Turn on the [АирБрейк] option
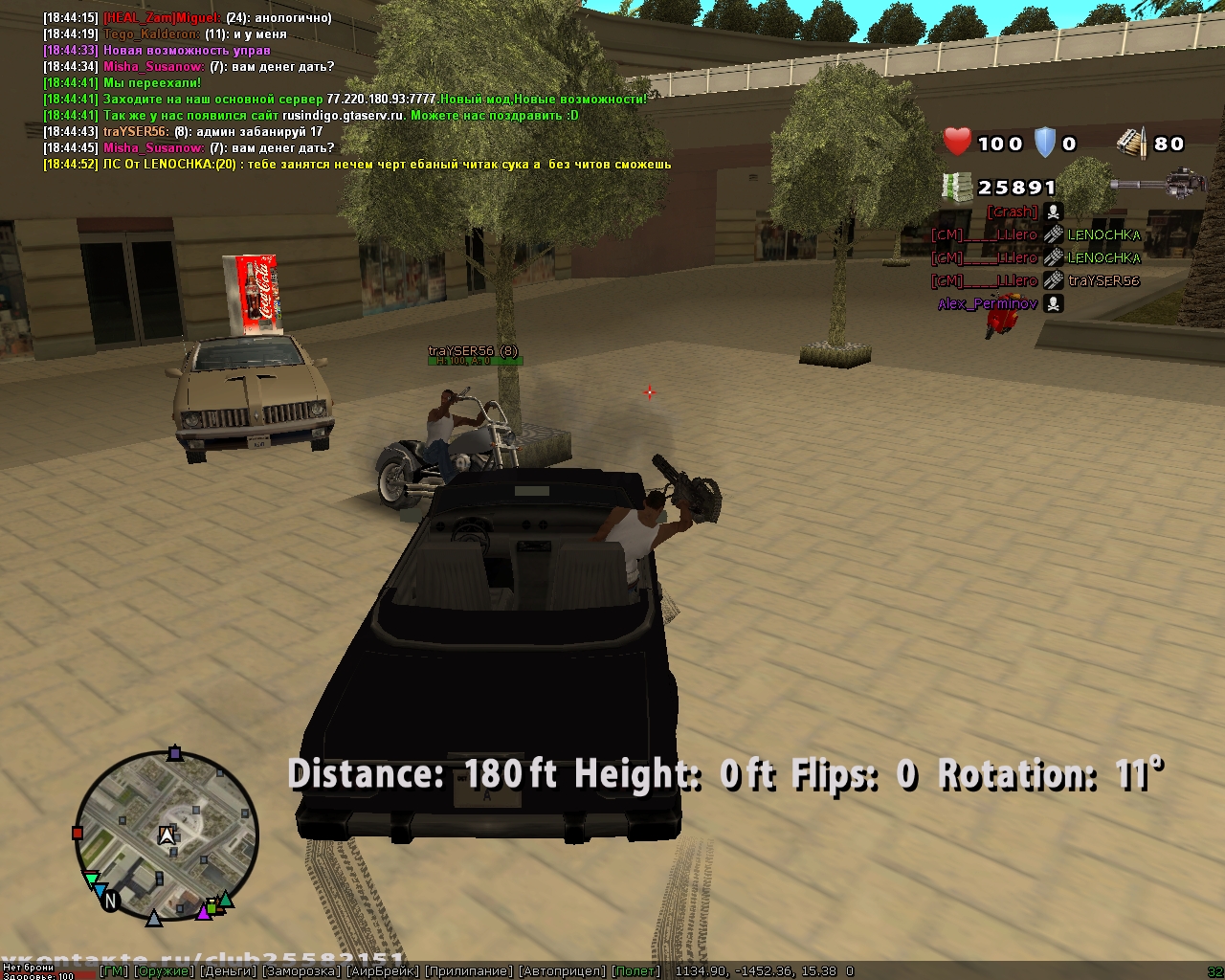 383,971
